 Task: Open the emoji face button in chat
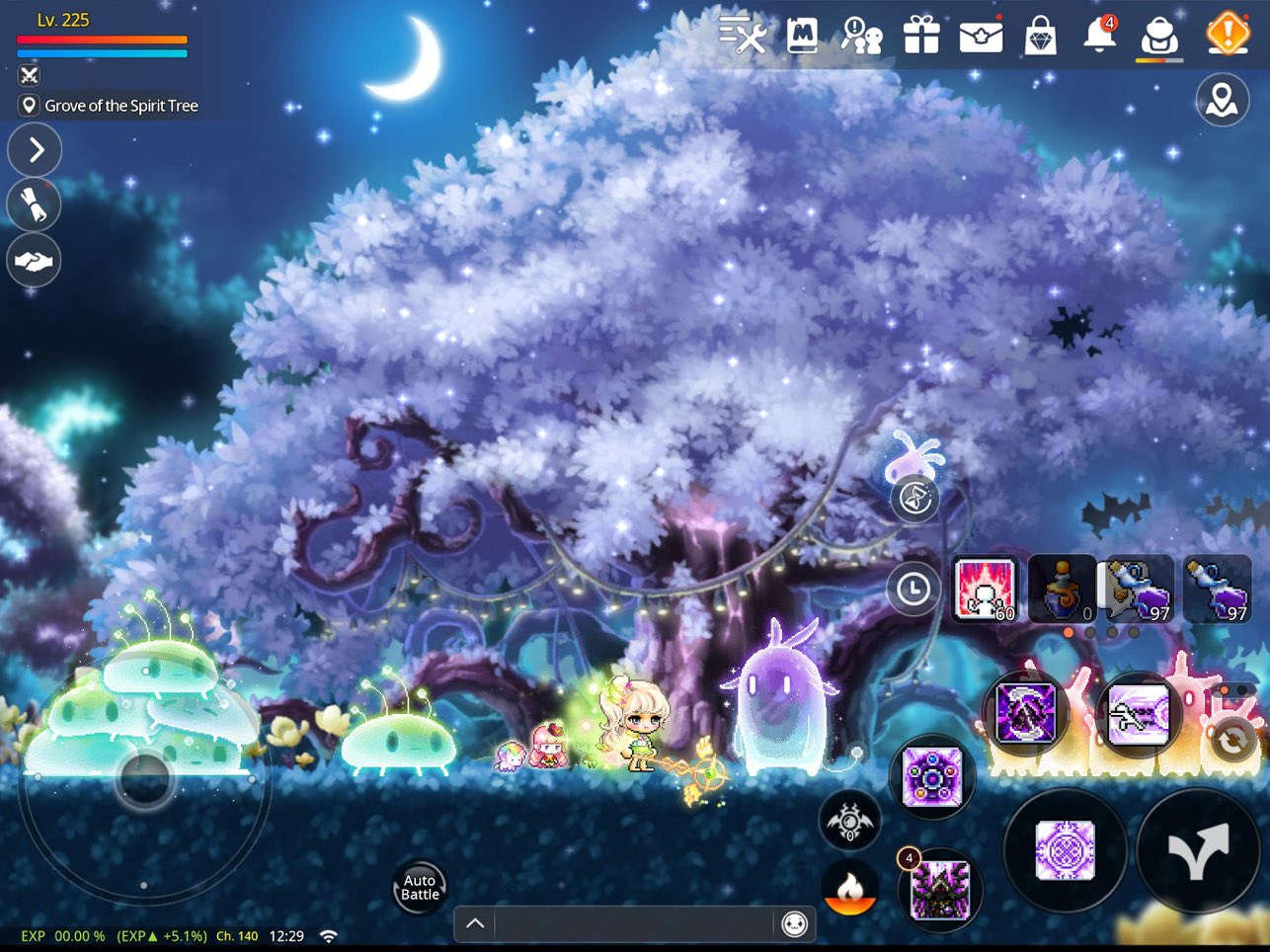click(794, 924)
